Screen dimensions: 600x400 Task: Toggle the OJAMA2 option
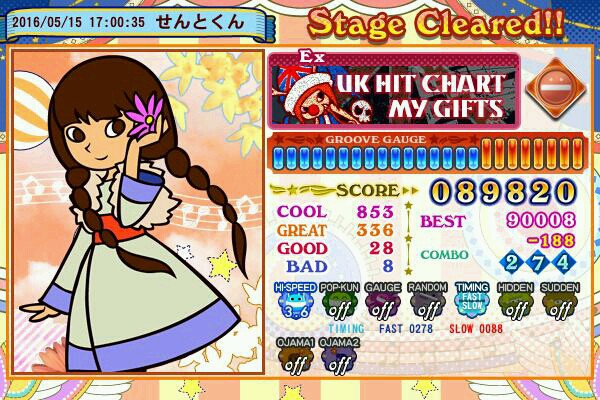click(x=338, y=358)
